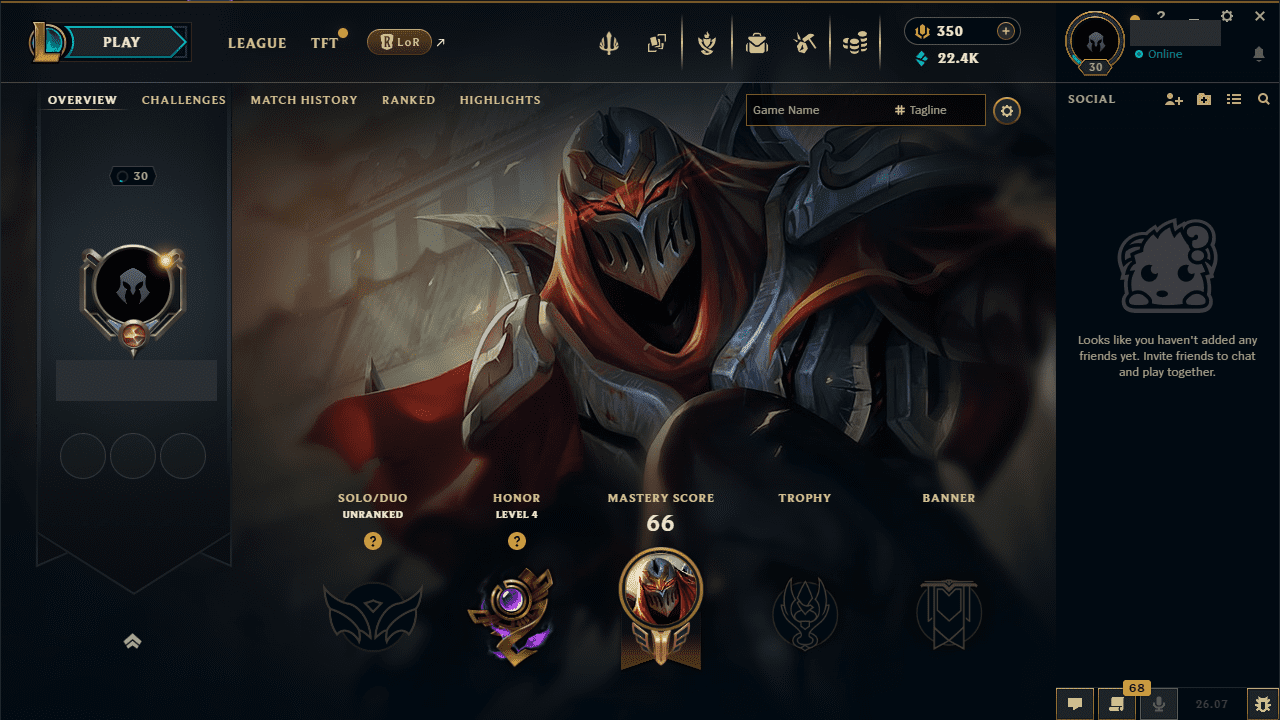Open the TFT menu item
This screenshot has width=1280, height=720.
pos(320,43)
